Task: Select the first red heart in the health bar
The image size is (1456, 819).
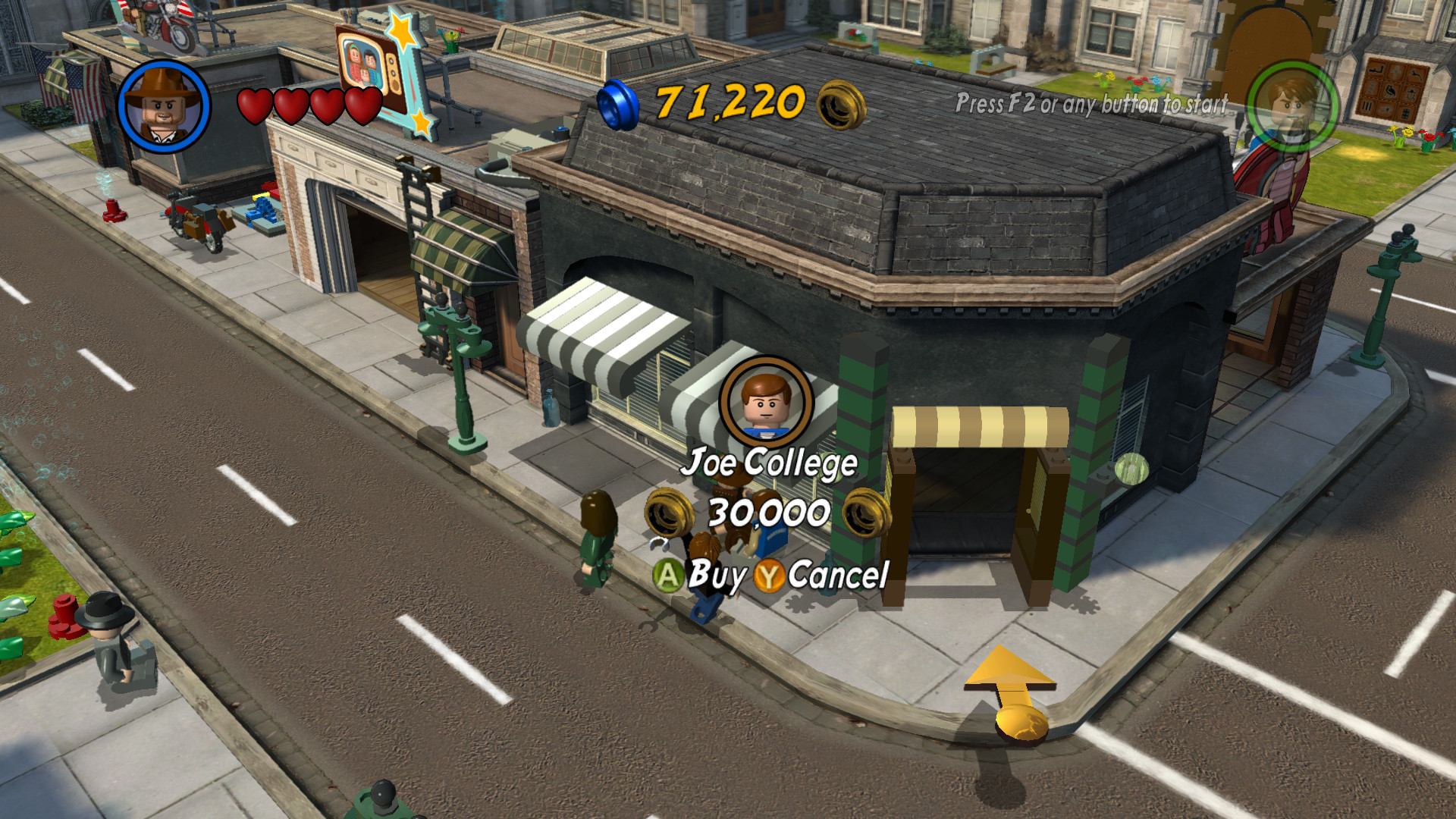Action: tap(256, 106)
